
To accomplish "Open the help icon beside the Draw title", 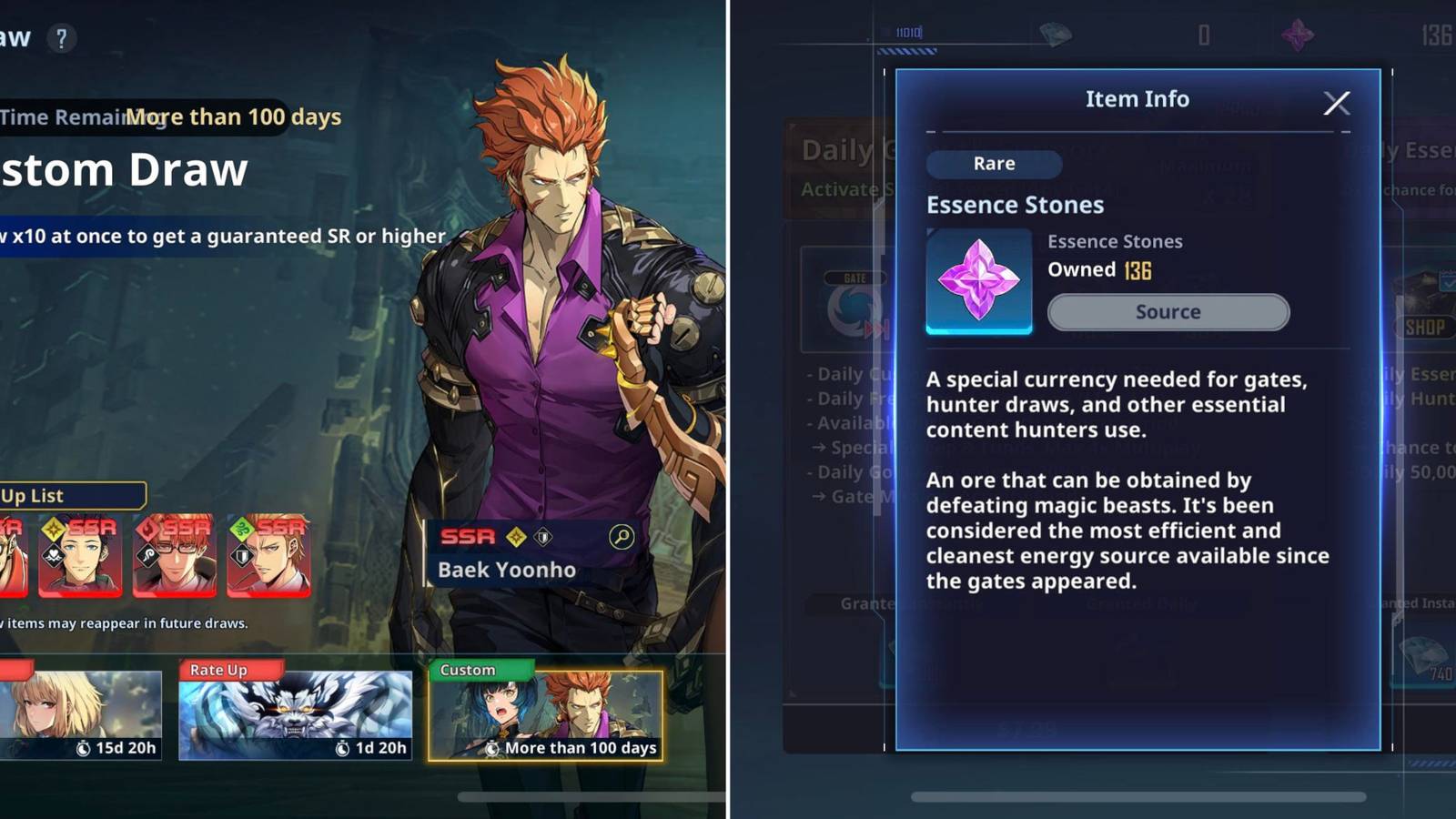I will click(x=61, y=37).
